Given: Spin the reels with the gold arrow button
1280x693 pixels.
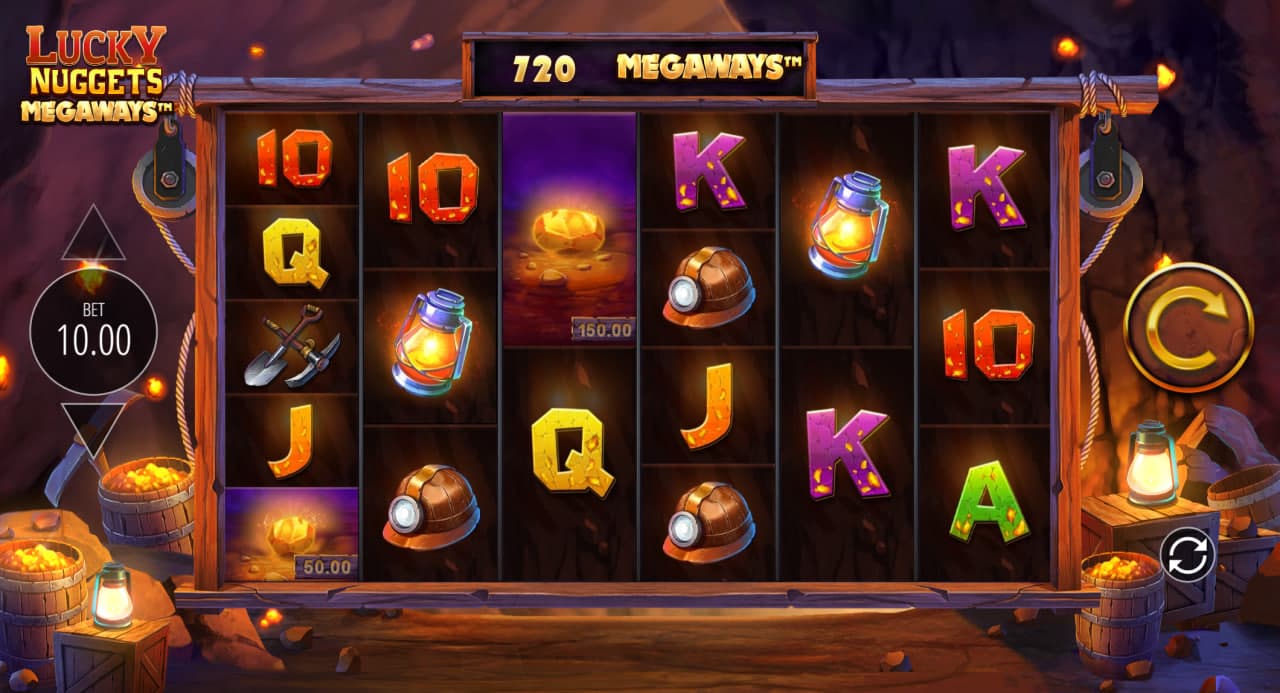Looking at the screenshot, I should coord(1188,326).
